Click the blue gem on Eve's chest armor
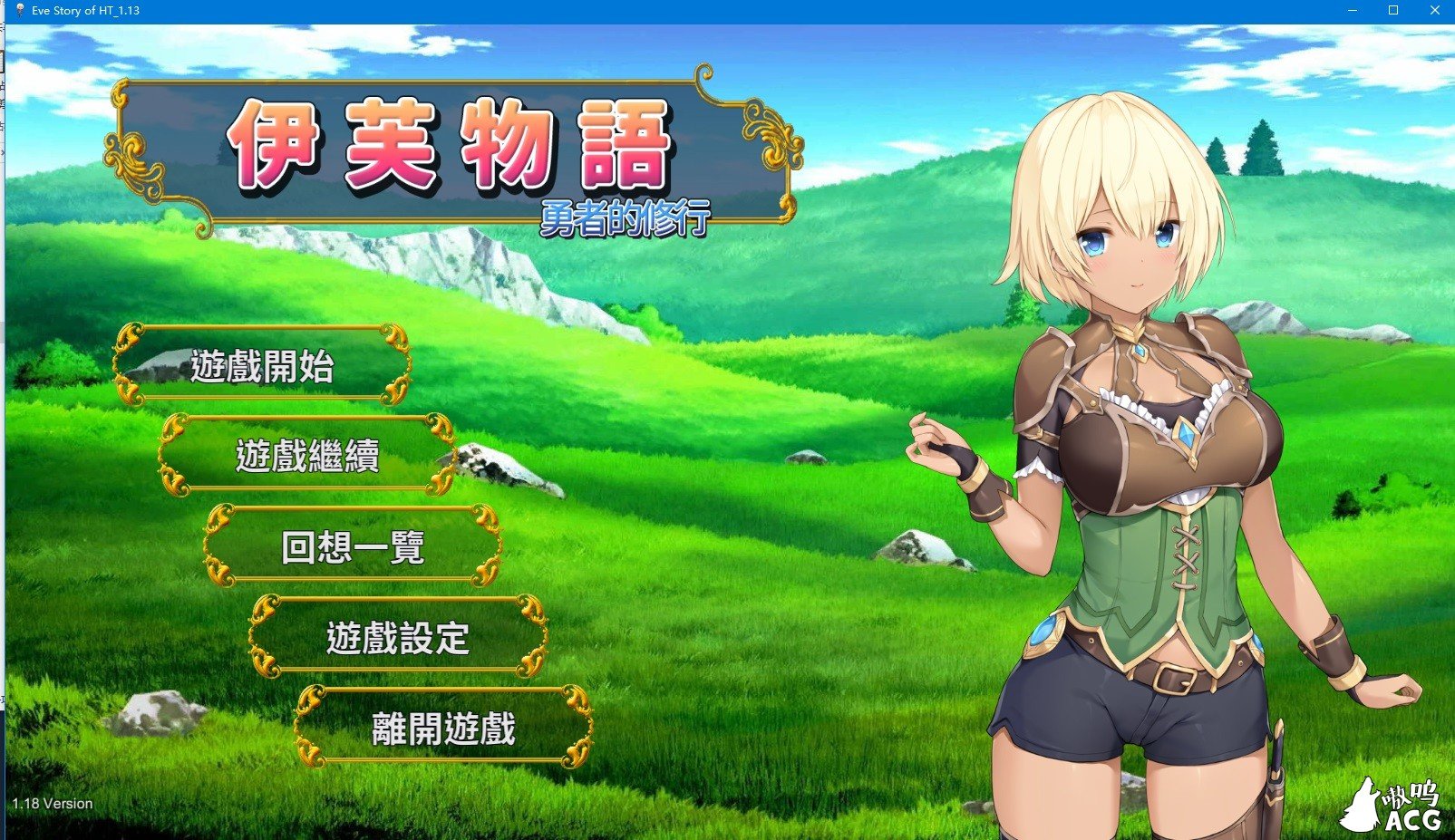The image size is (1455, 840). [1188, 435]
